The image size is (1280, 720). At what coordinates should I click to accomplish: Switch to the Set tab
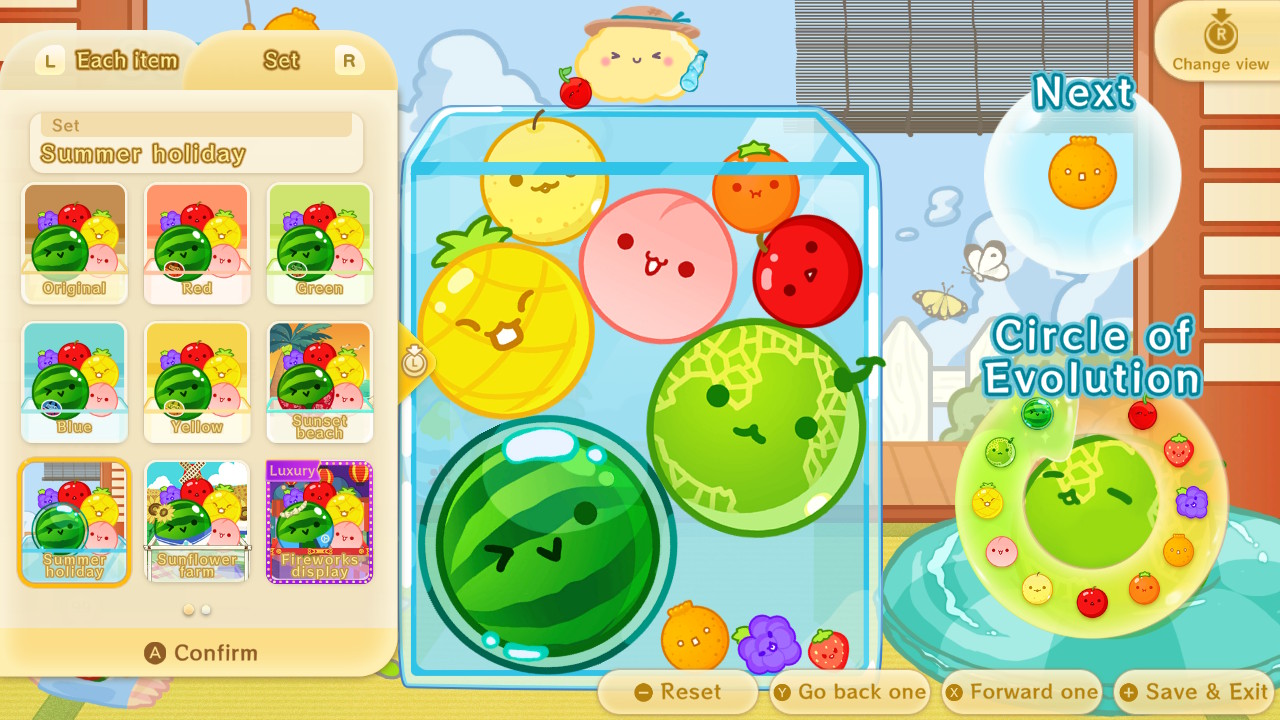click(x=280, y=60)
